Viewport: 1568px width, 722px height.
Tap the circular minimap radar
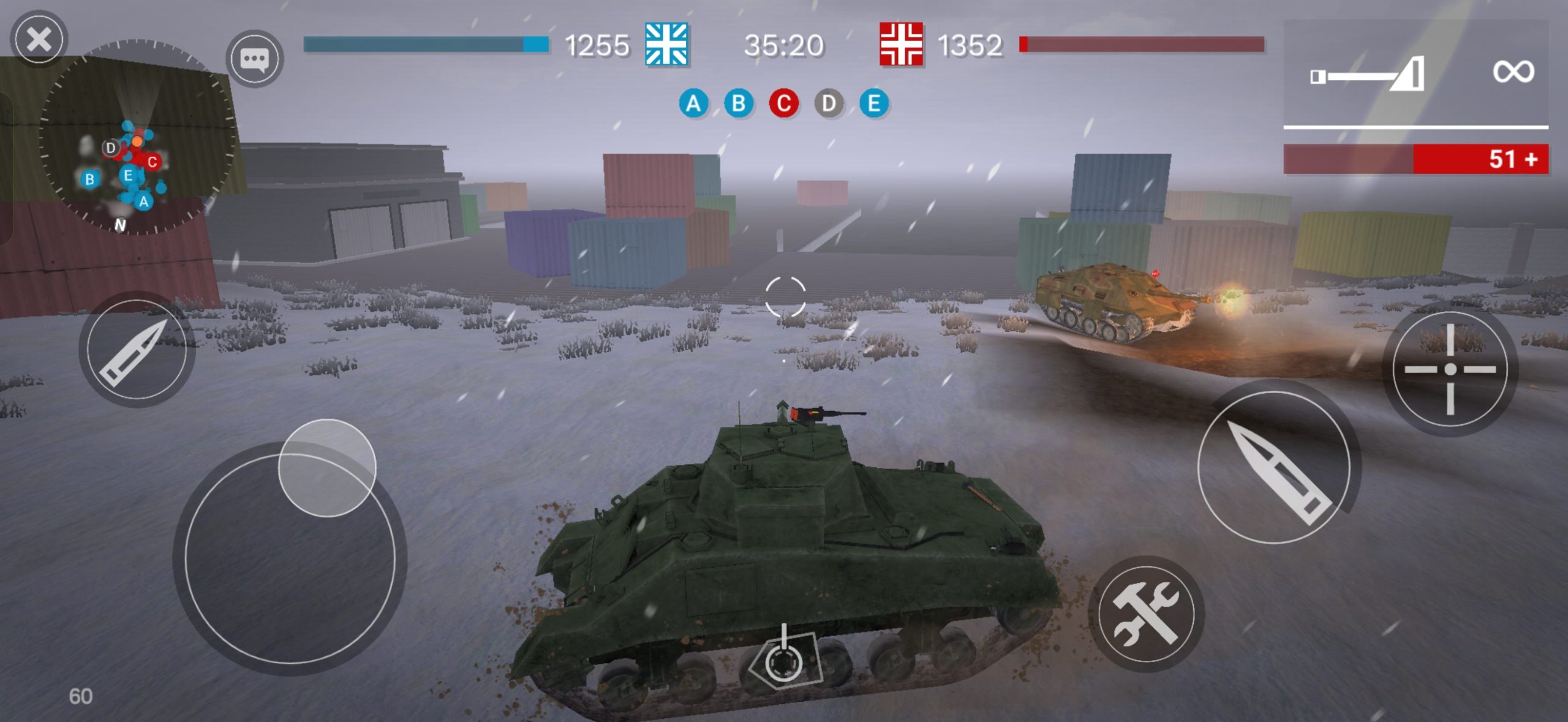(136, 137)
